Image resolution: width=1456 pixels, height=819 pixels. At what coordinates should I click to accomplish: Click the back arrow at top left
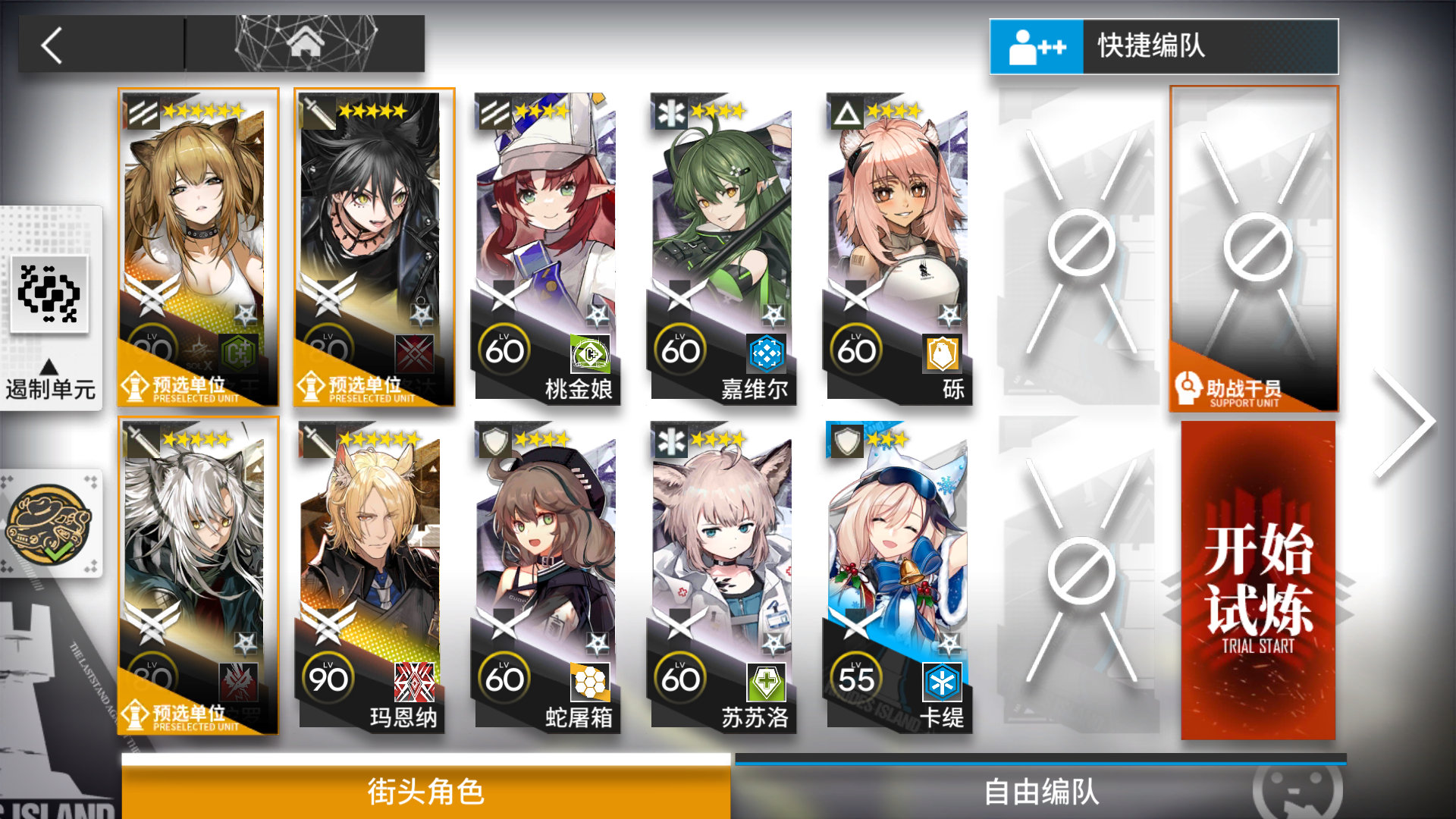click(x=50, y=45)
